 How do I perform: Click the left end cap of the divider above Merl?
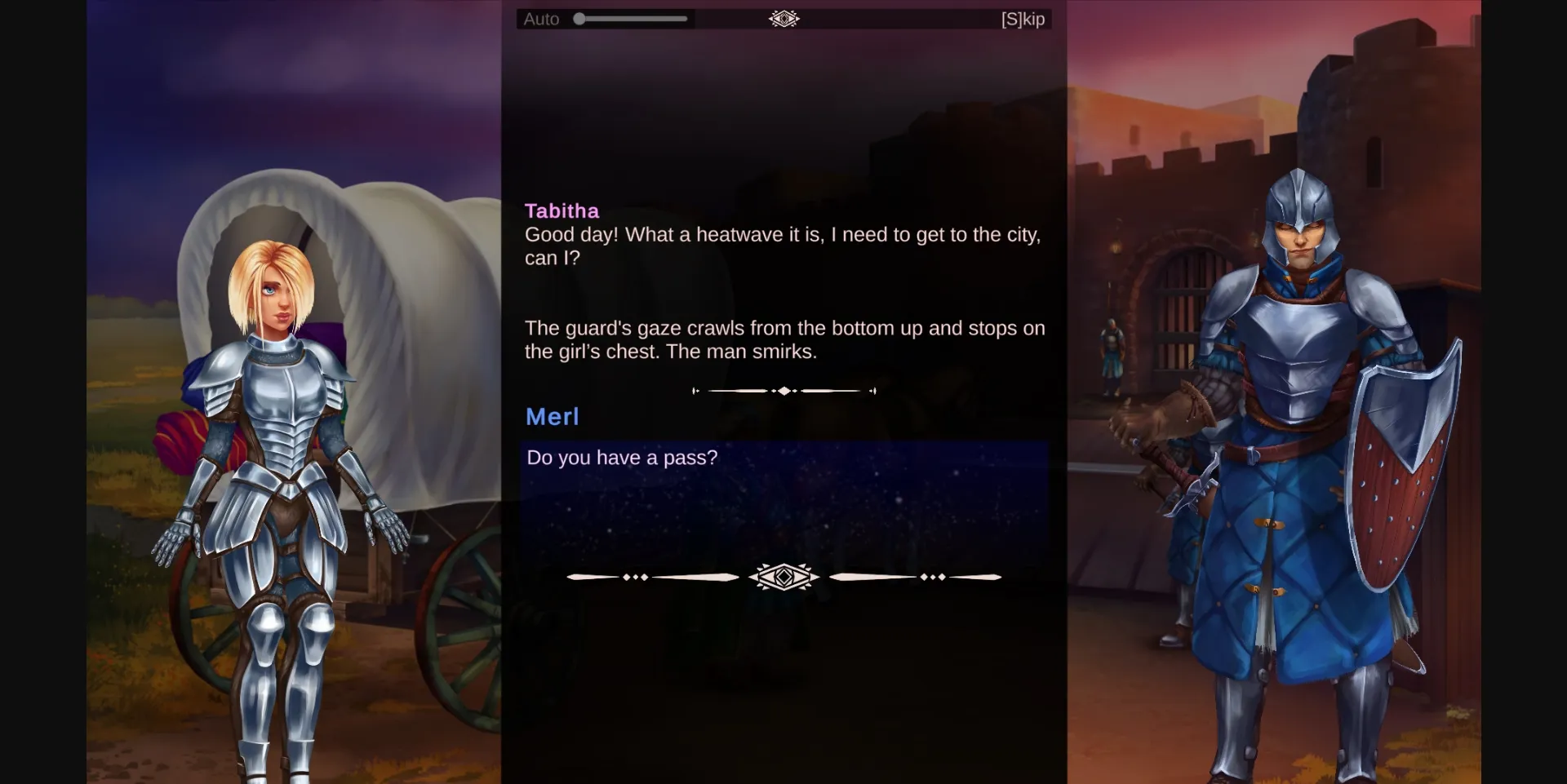coord(695,390)
